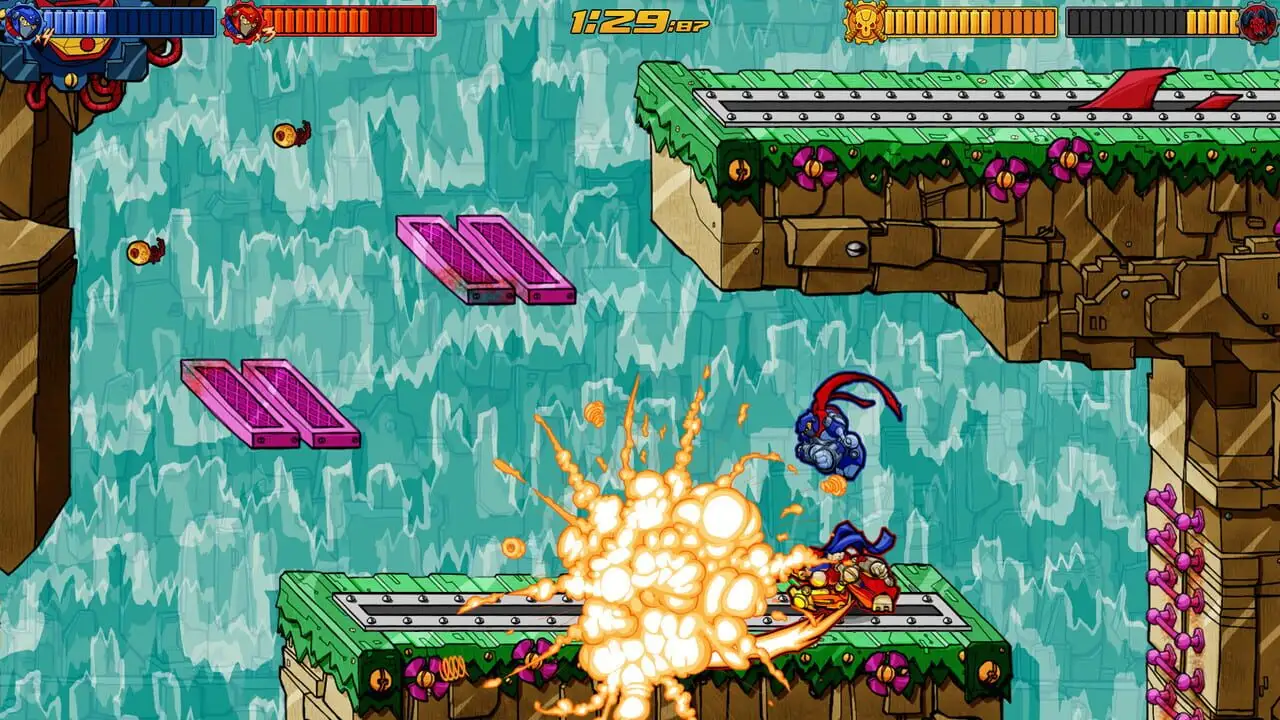
Task: Click the dark red fighter portrait icon
Action: [x=1259, y=22]
